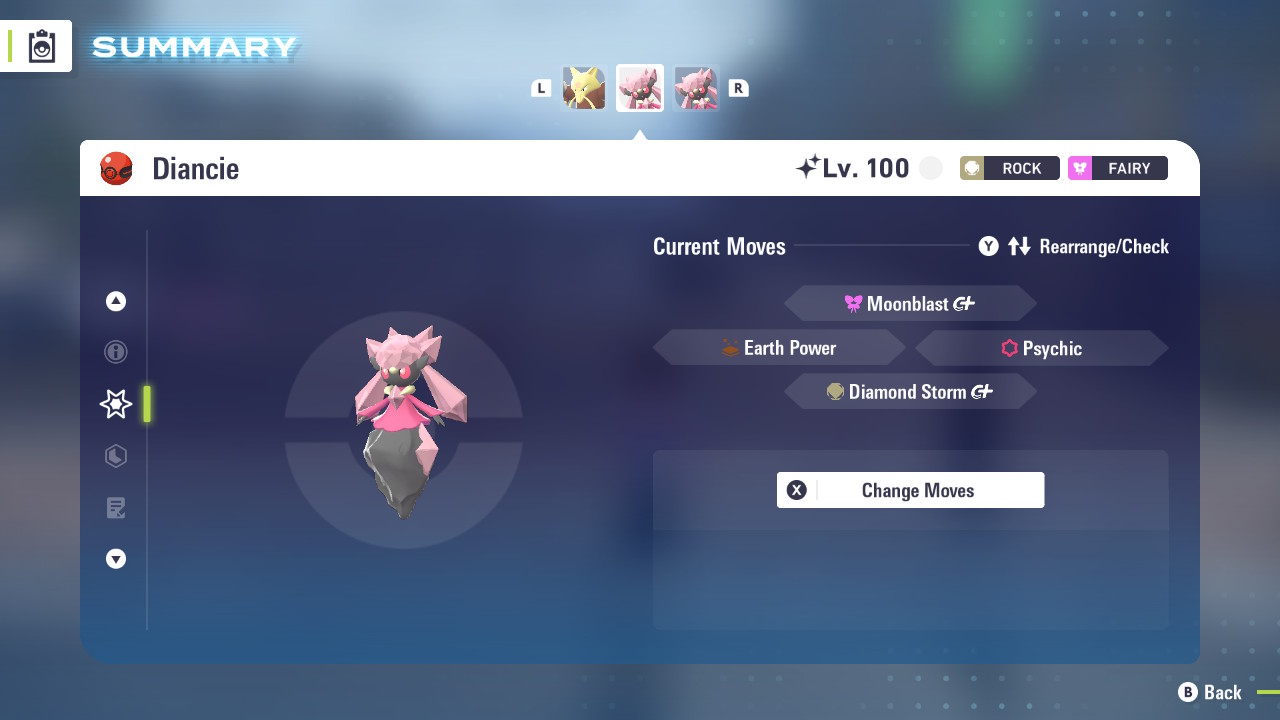
Task: Click the L shoulder button indicator
Action: pyautogui.click(x=541, y=87)
